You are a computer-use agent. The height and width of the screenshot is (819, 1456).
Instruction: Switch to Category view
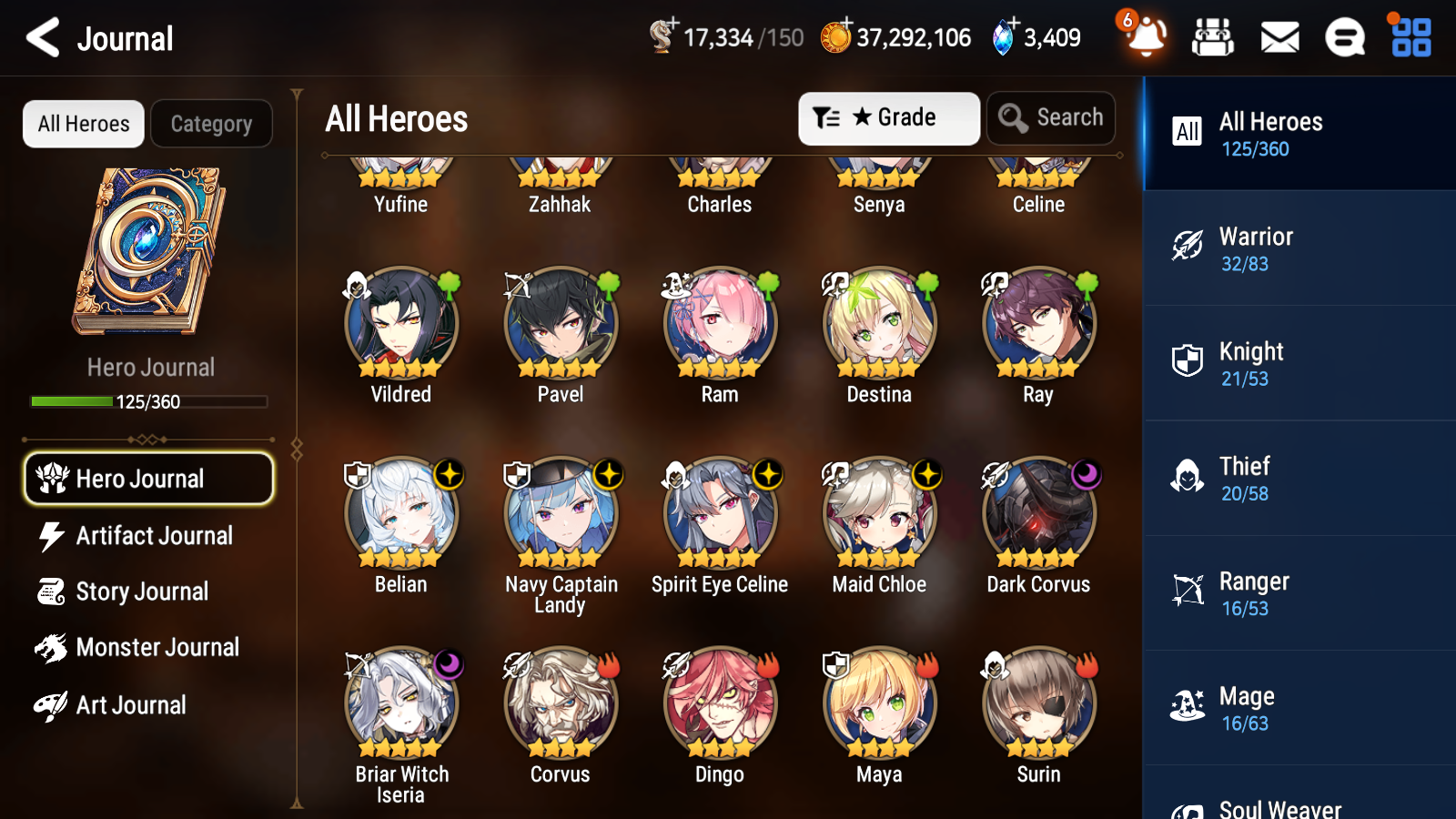(x=211, y=124)
